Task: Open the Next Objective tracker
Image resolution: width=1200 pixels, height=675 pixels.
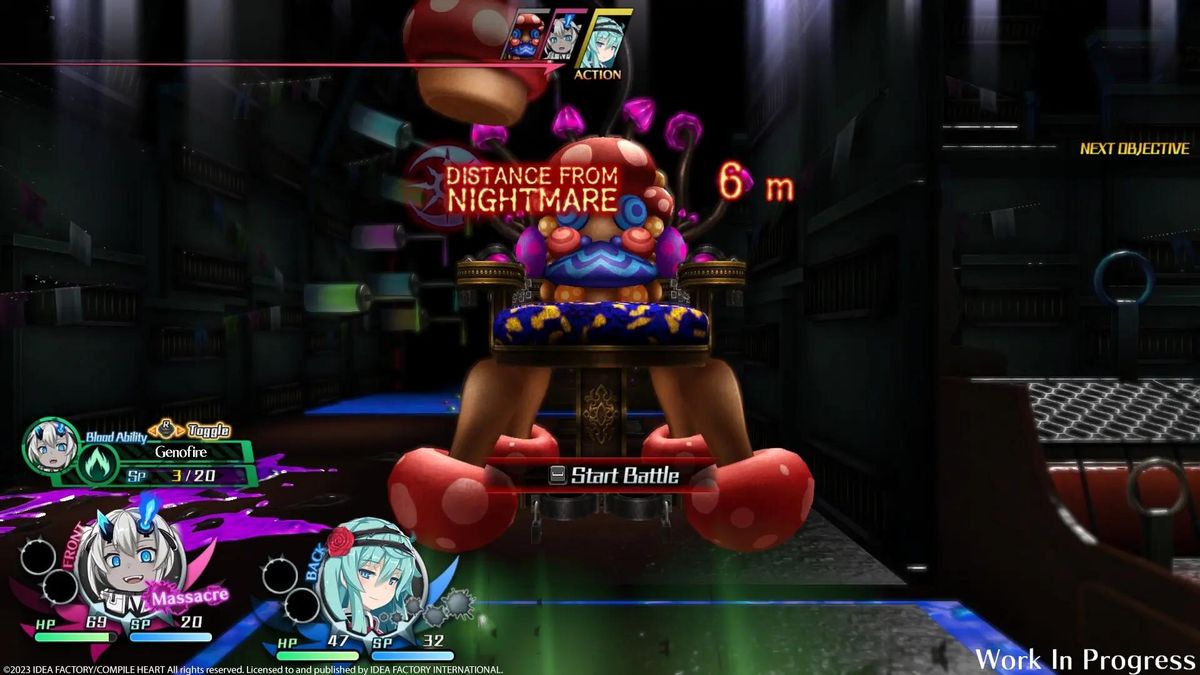Action: tap(1134, 149)
